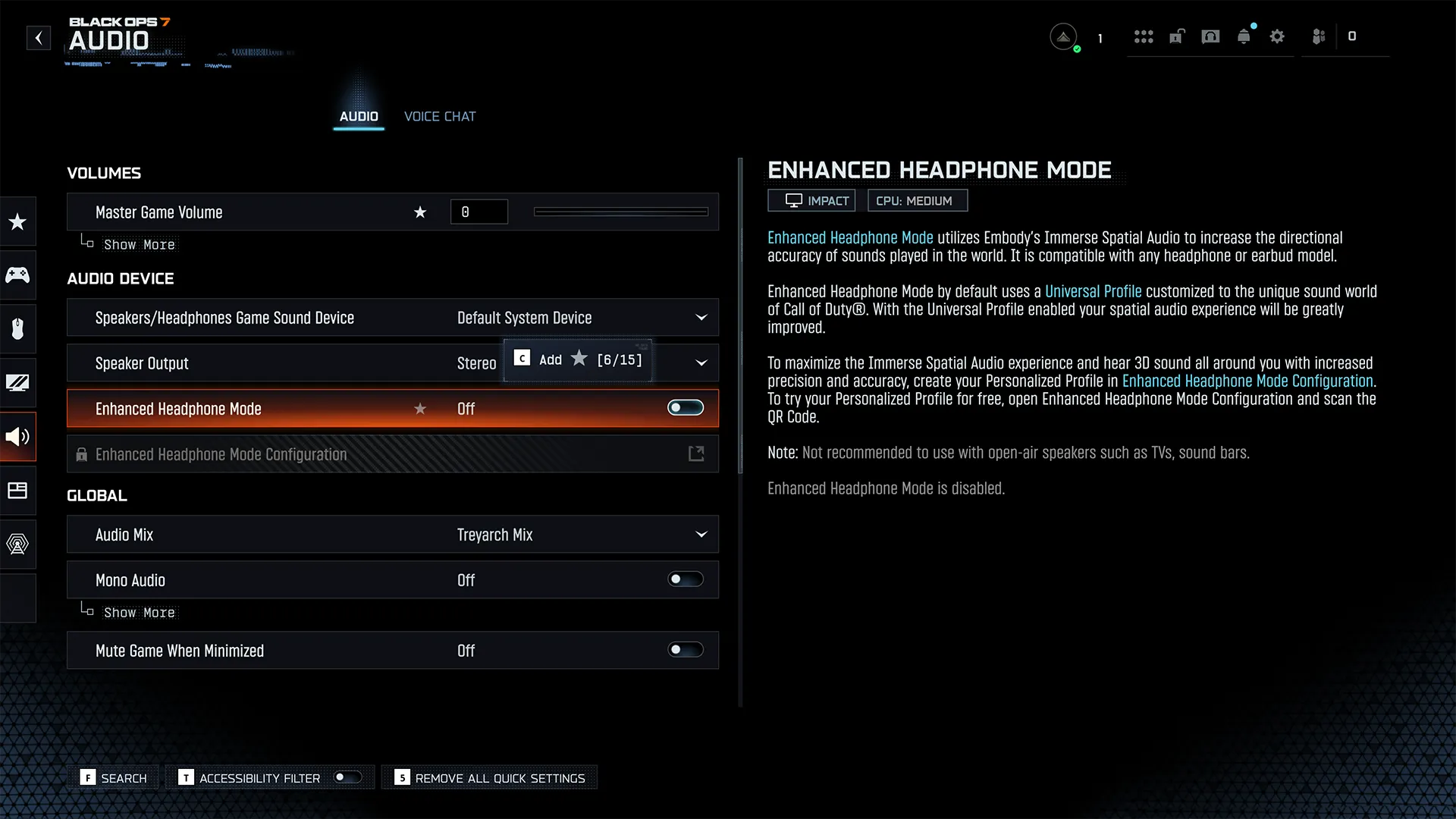
Task: Open the gear settings icon in top bar
Action: tap(1277, 36)
